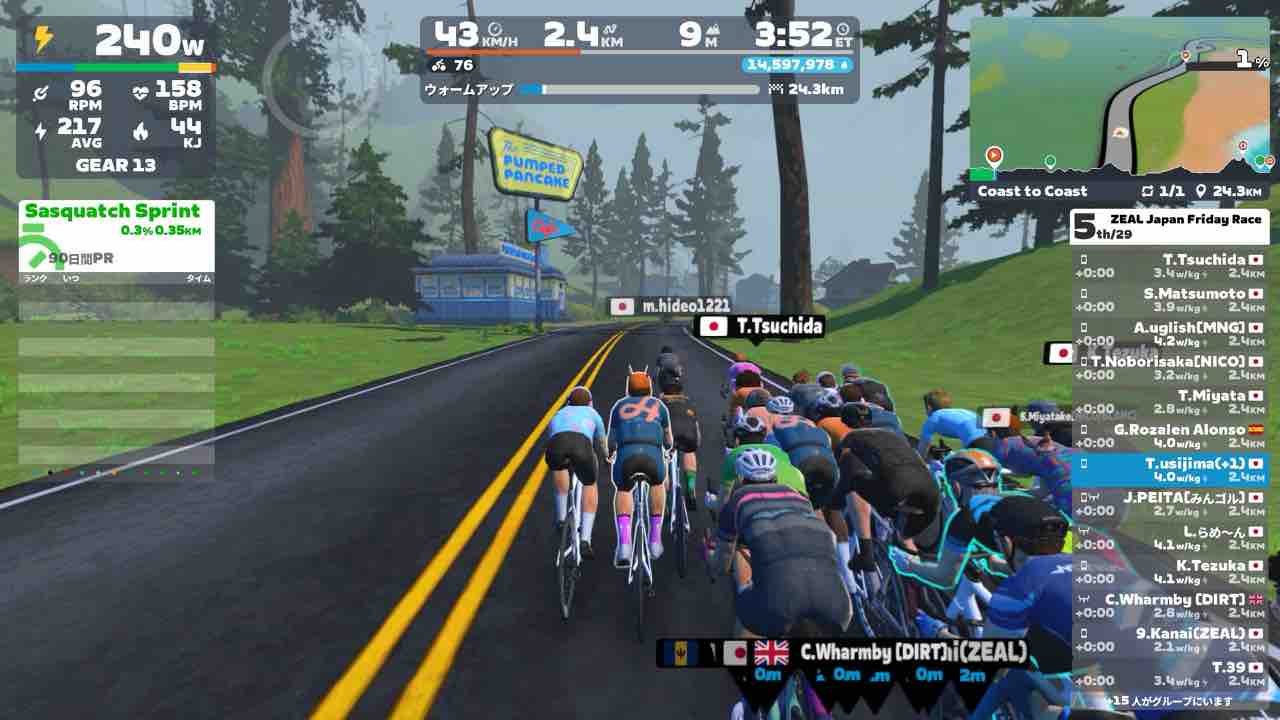Pick T.39 from the riders list

[x=1170, y=674]
